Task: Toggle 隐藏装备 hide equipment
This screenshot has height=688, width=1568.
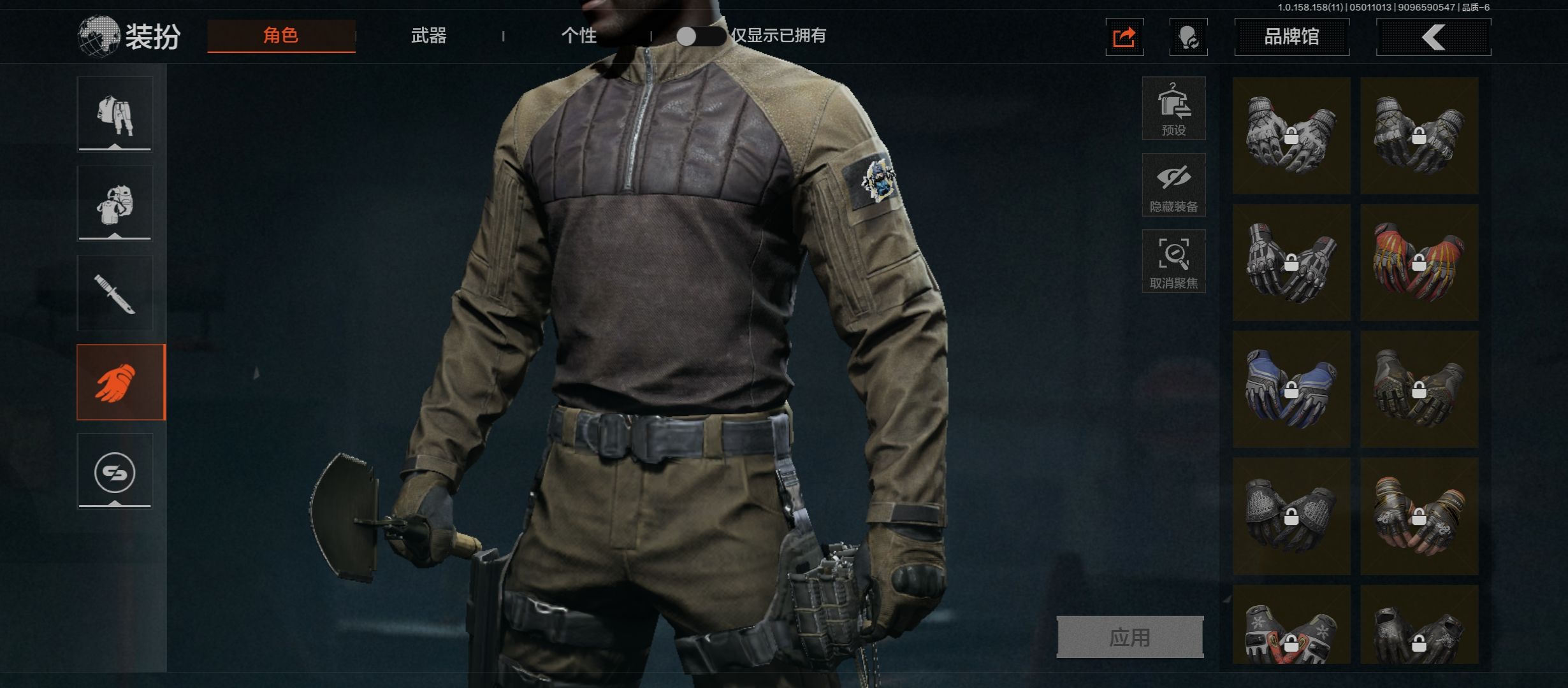Action: click(x=1173, y=185)
